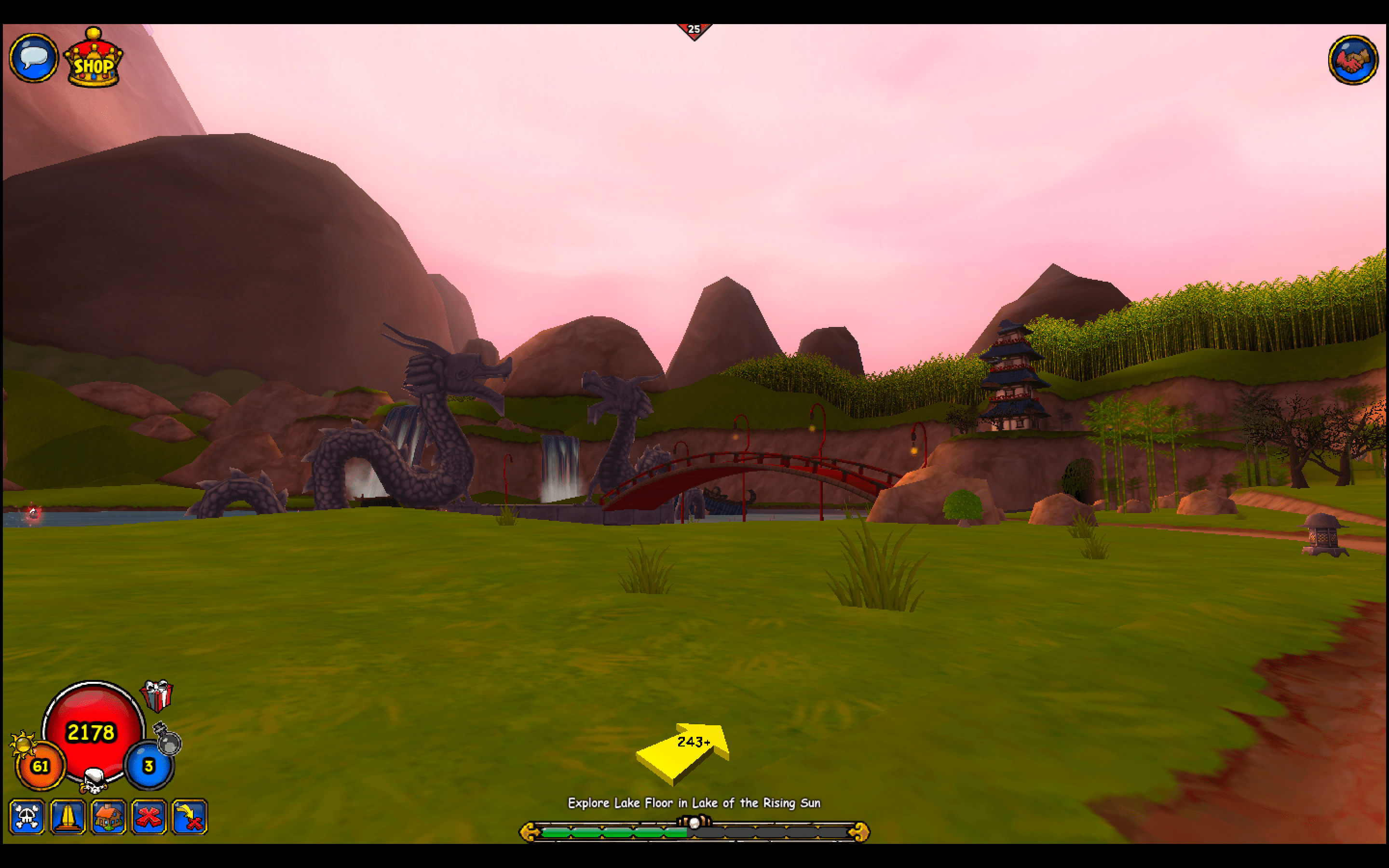
Task: Open the chat bubble icon
Action: (x=33, y=58)
